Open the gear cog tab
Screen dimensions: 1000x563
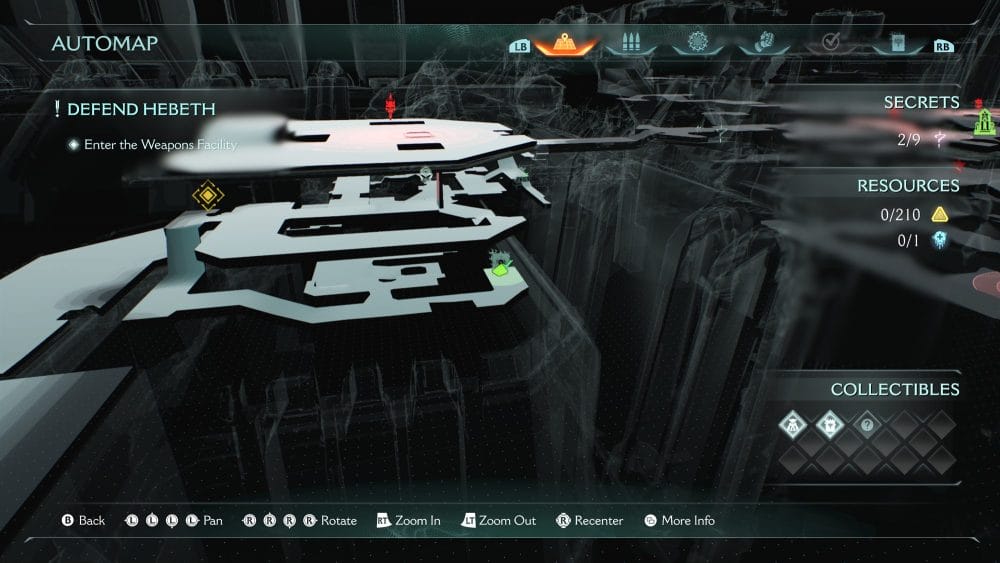tap(696, 44)
